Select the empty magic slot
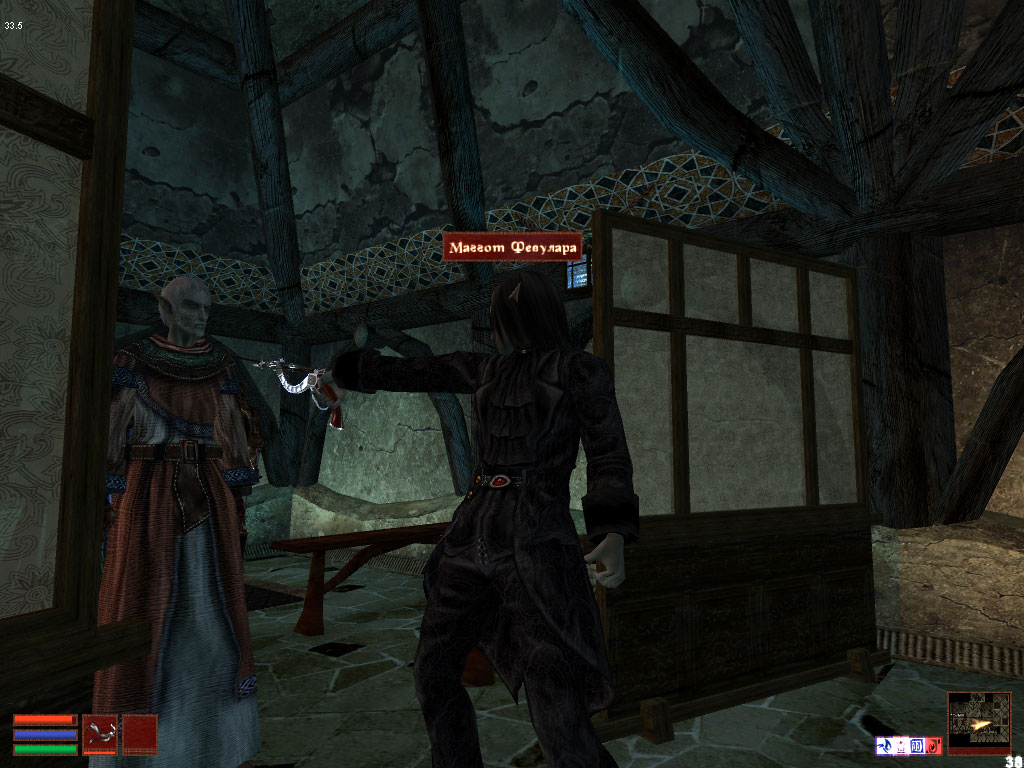Screen dimensions: 1024x768 pyautogui.click(x=140, y=733)
